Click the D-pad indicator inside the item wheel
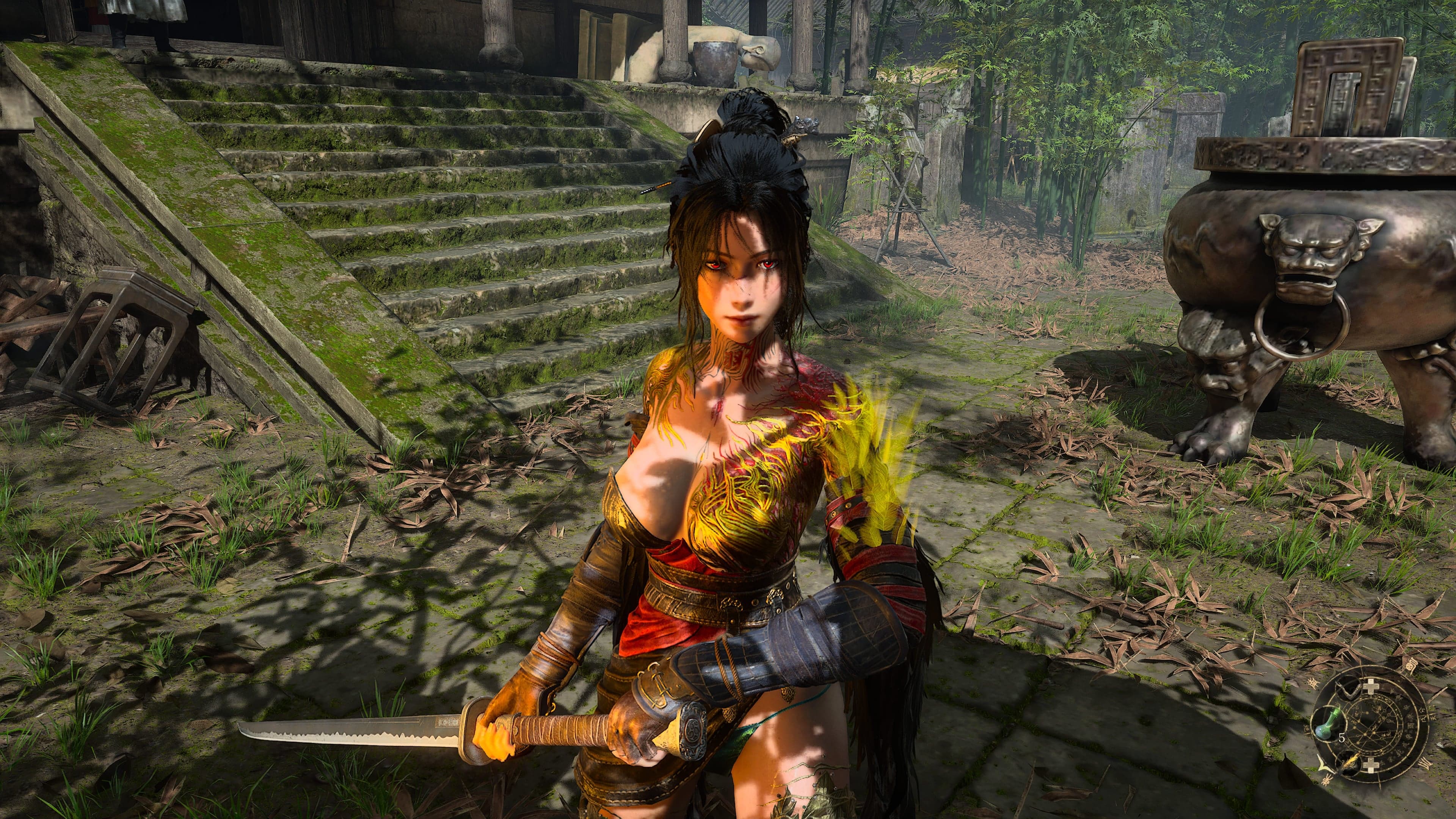Image resolution: width=1456 pixels, height=819 pixels. [1371, 765]
